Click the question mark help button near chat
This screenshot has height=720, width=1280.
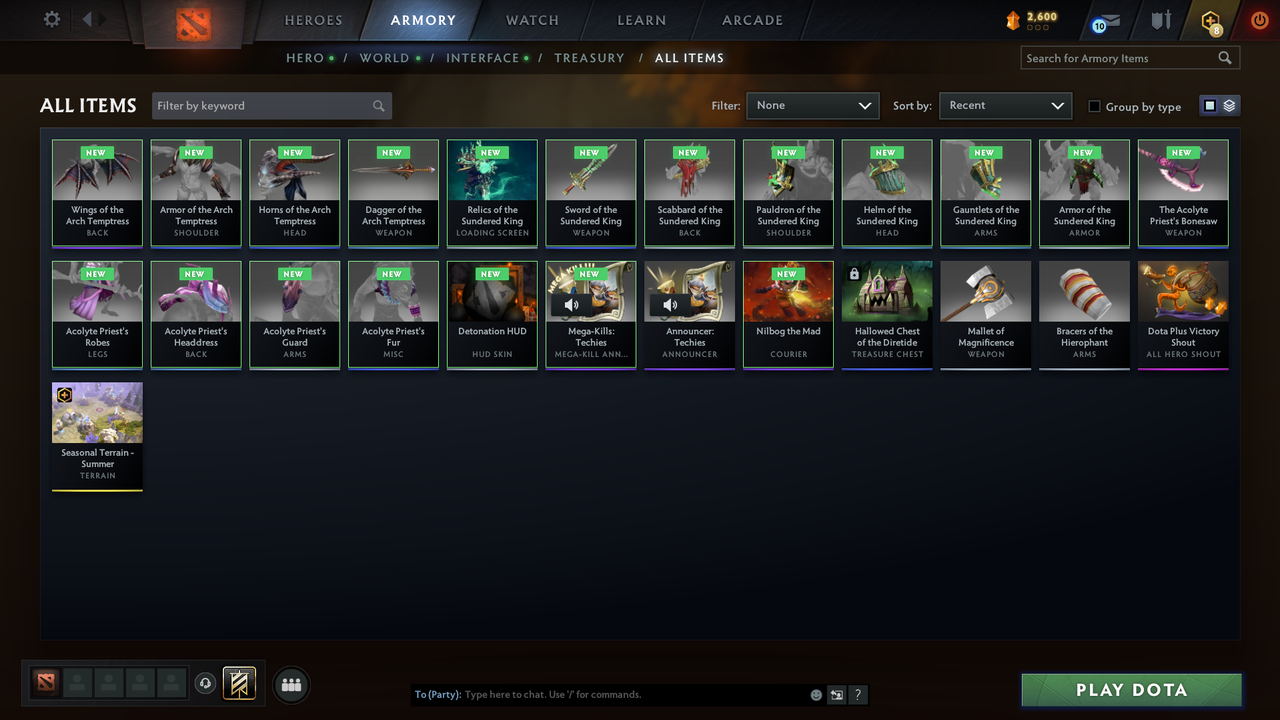(857, 694)
